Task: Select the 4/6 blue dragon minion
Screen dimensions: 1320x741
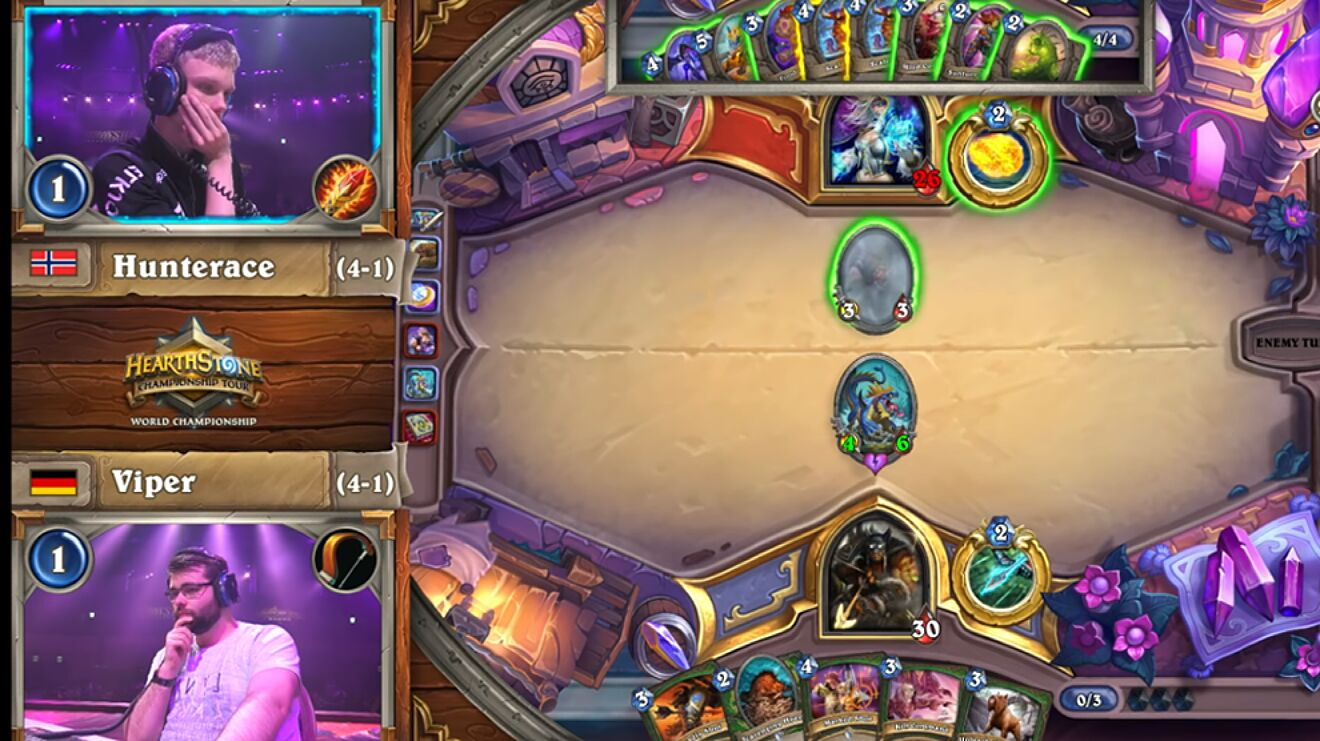Action: (875, 406)
